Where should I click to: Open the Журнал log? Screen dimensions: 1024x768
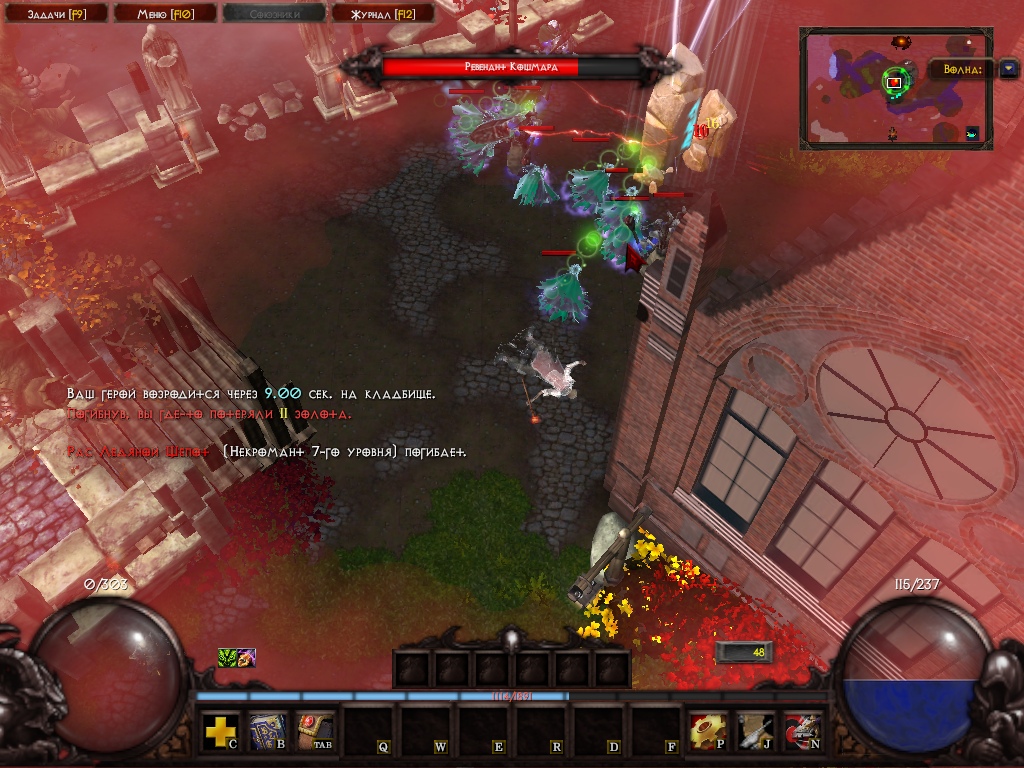point(381,13)
